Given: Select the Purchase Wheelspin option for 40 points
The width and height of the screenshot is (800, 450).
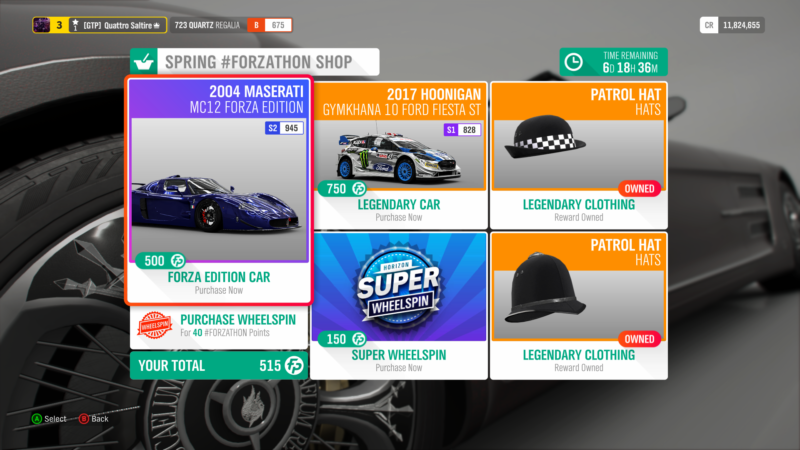Looking at the screenshot, I should click(219, 326).
